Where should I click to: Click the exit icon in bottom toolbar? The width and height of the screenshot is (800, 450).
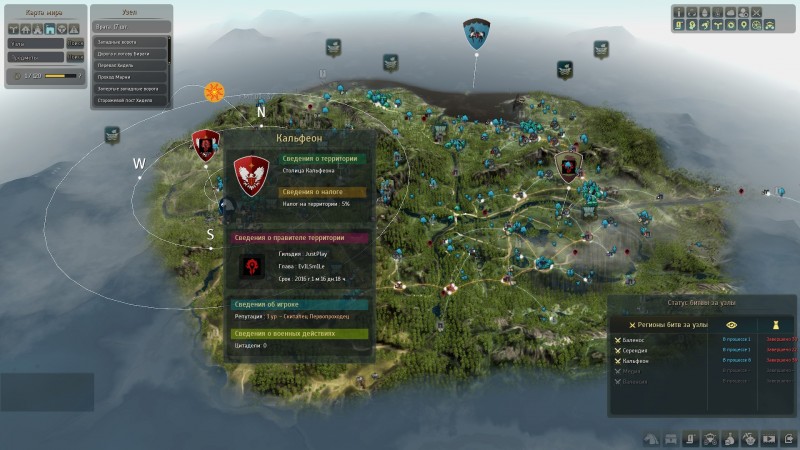(788, 438)
